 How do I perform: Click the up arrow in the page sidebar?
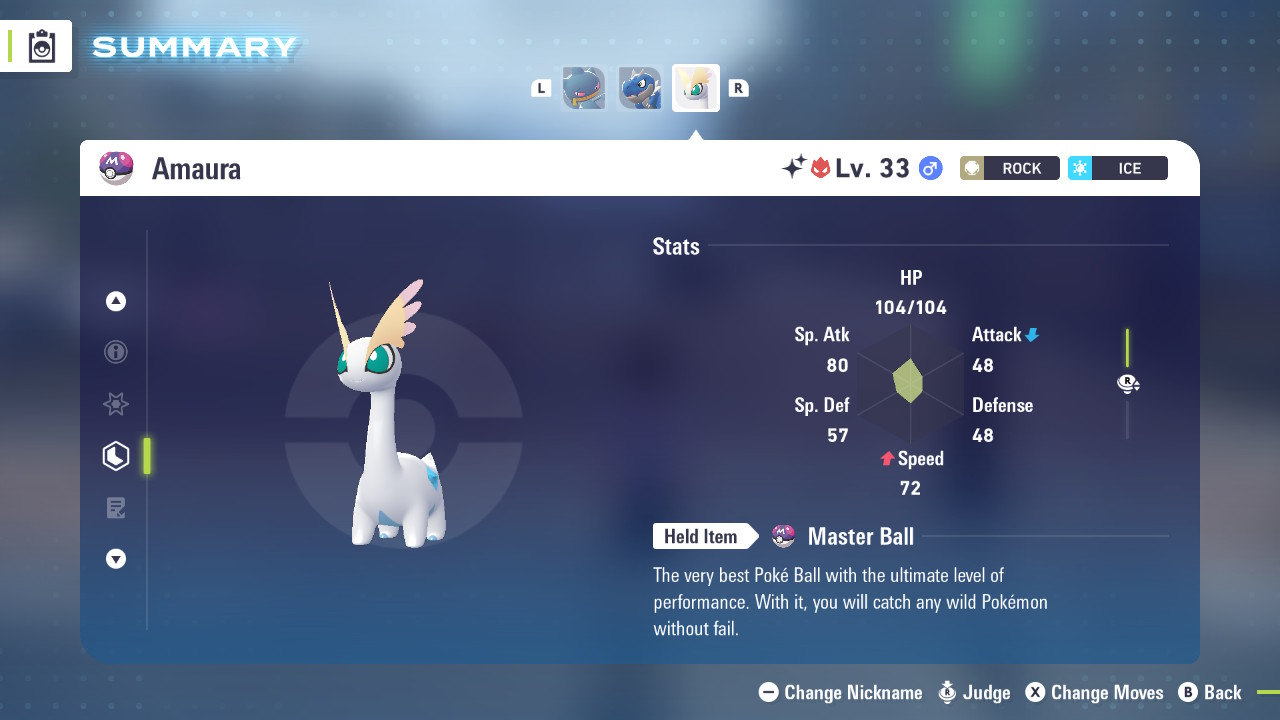pyautogui.click(x=116, y=301)
